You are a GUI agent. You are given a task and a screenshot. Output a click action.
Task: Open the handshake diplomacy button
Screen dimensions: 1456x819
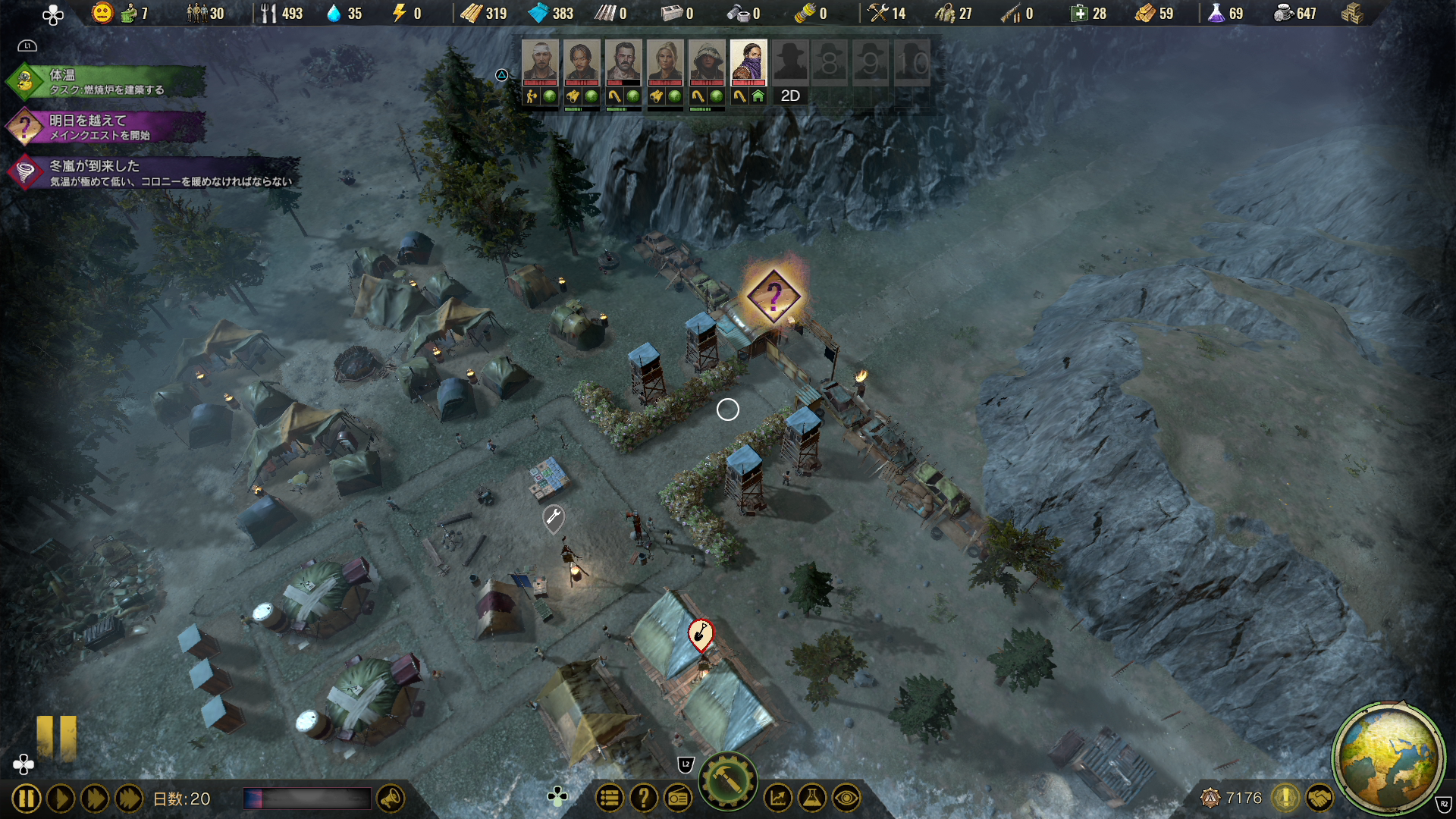pyautogui.click(x=1319, y=798)
